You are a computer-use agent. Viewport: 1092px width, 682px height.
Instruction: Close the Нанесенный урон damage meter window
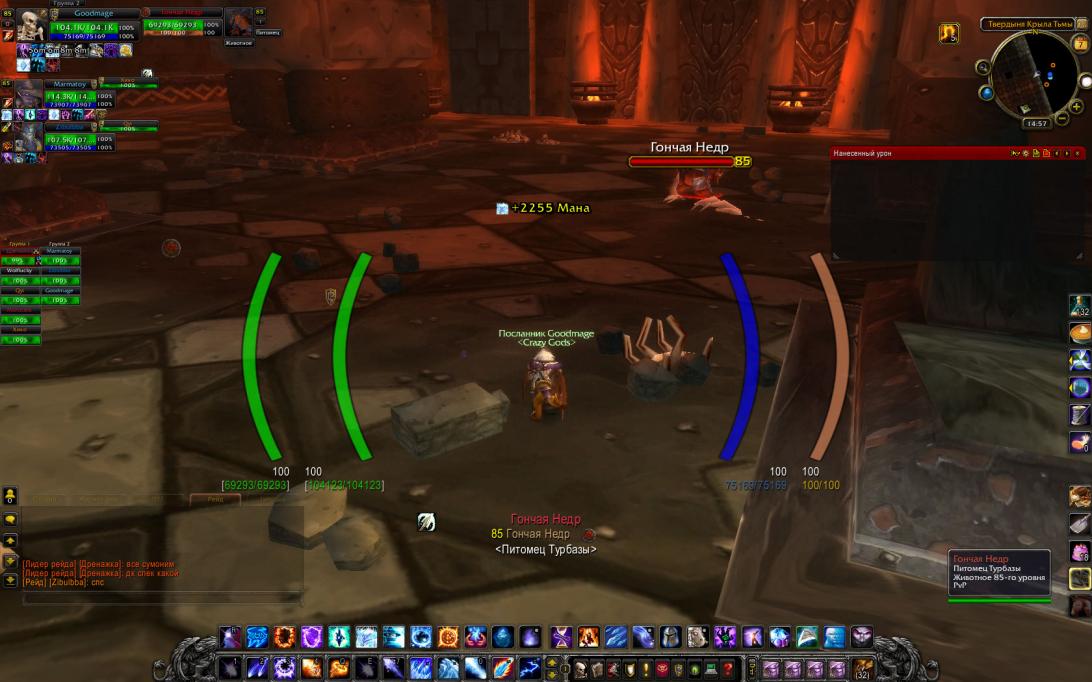point(1078,153)
